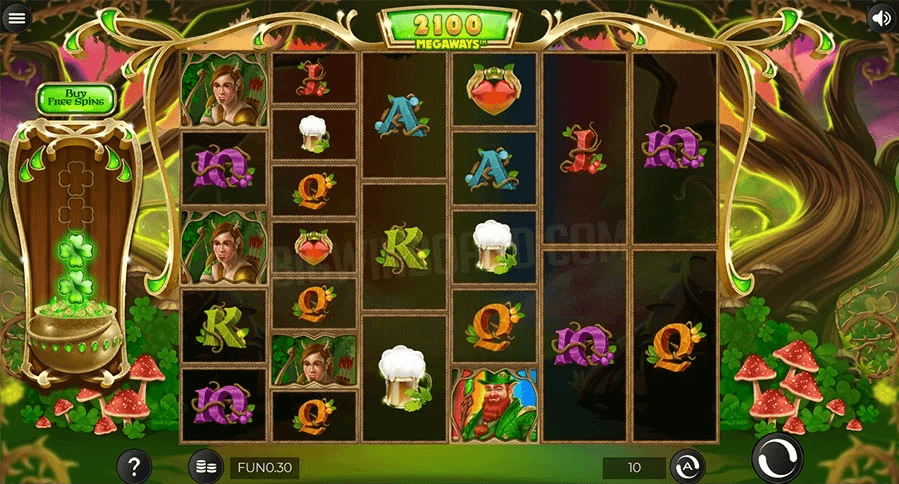Open the coin stack bet settings
This screenshot has height=484, width=899.
(206, 466)
